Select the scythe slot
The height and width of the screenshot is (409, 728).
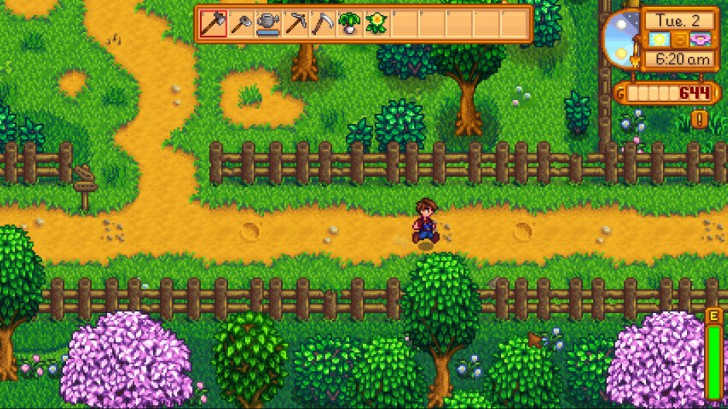tap(322, 23)
